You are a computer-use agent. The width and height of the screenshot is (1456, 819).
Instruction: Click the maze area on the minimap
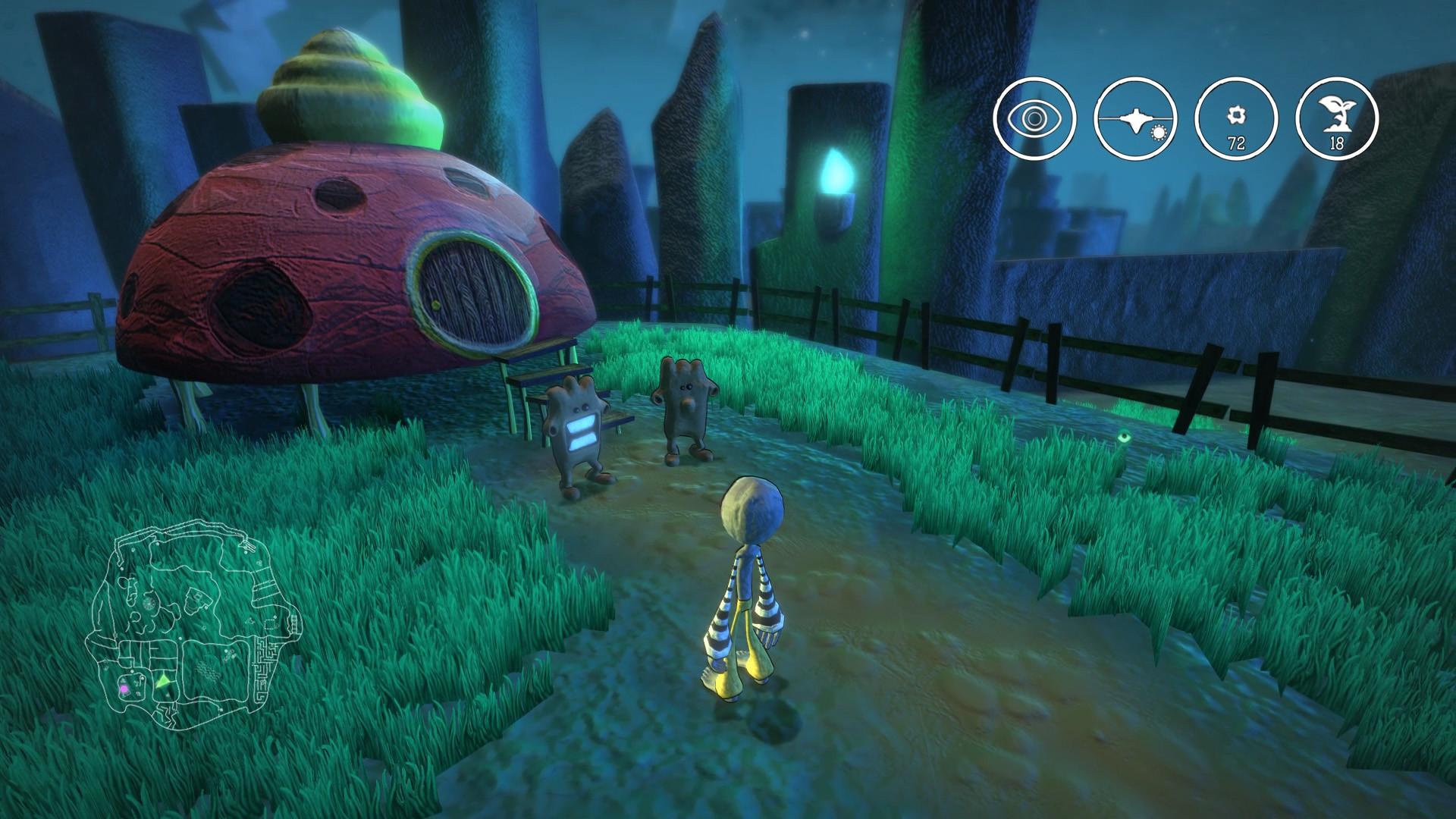(265, 670)
